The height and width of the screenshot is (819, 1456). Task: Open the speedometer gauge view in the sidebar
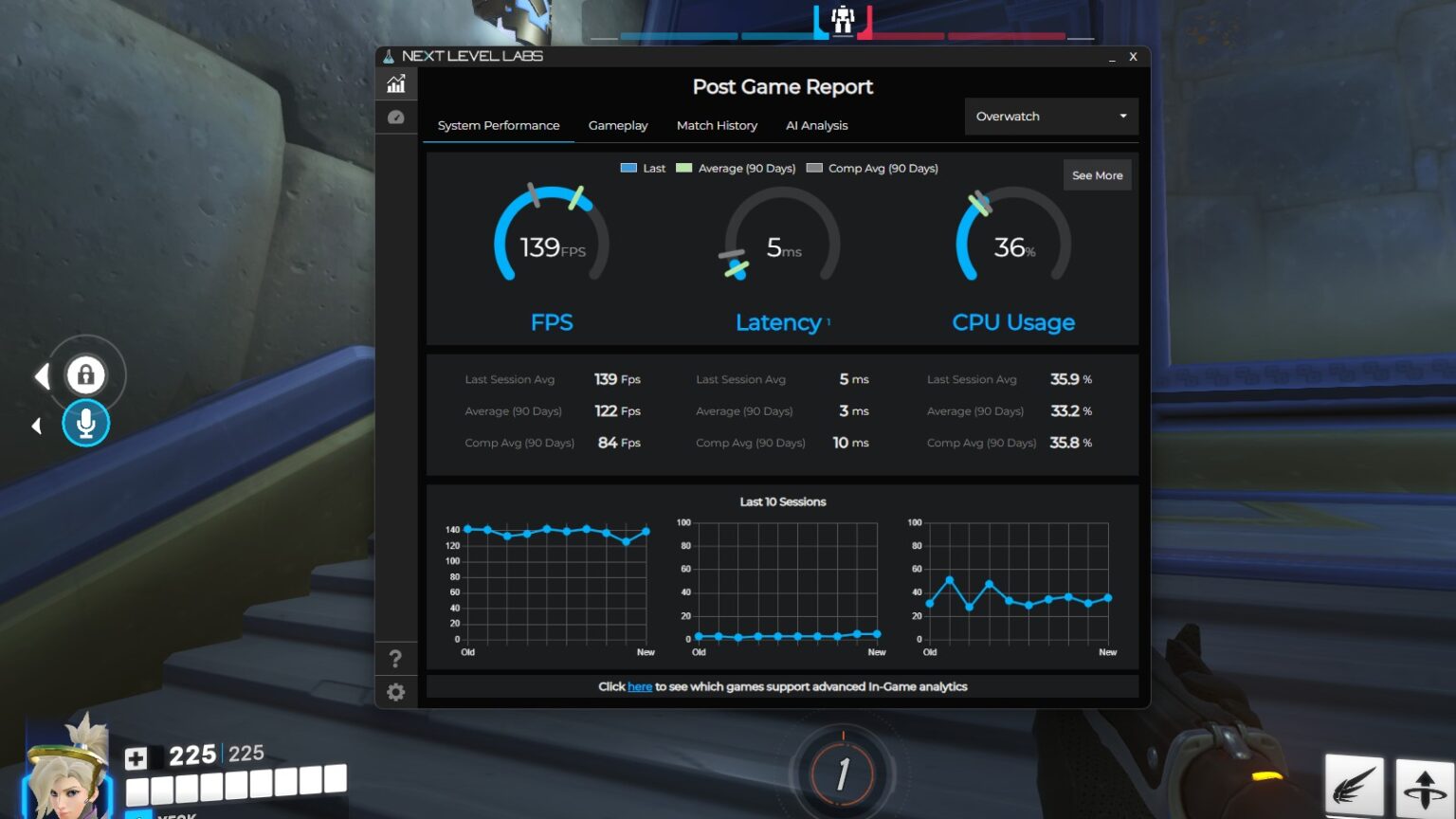tap(396, 117)
